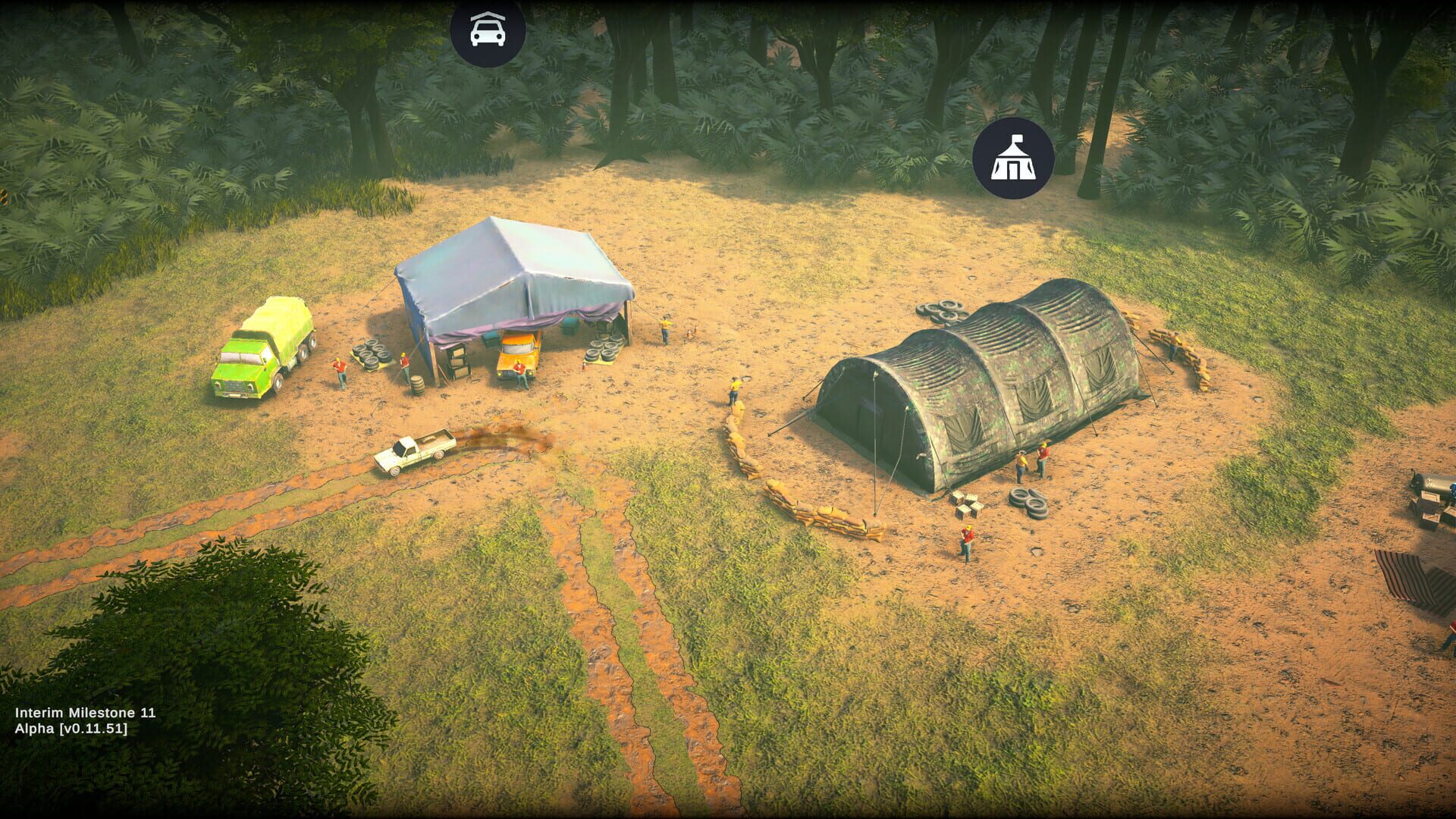This screenshot has height=819, width=1456.
Task: Select the tent camp marker icon
Action: point(1013,157)
